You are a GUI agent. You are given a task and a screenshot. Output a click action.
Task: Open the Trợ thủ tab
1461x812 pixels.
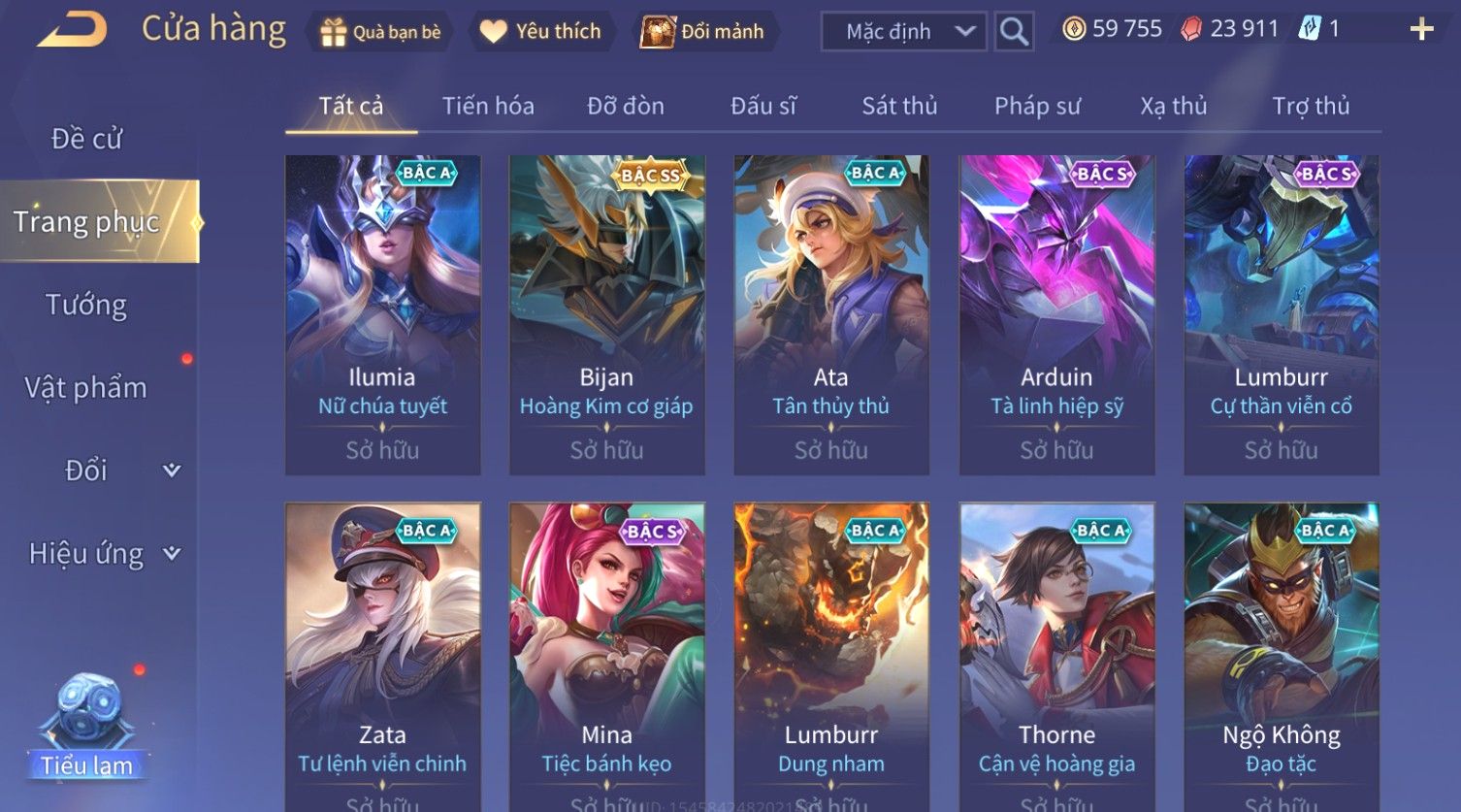coord(1311,106)
